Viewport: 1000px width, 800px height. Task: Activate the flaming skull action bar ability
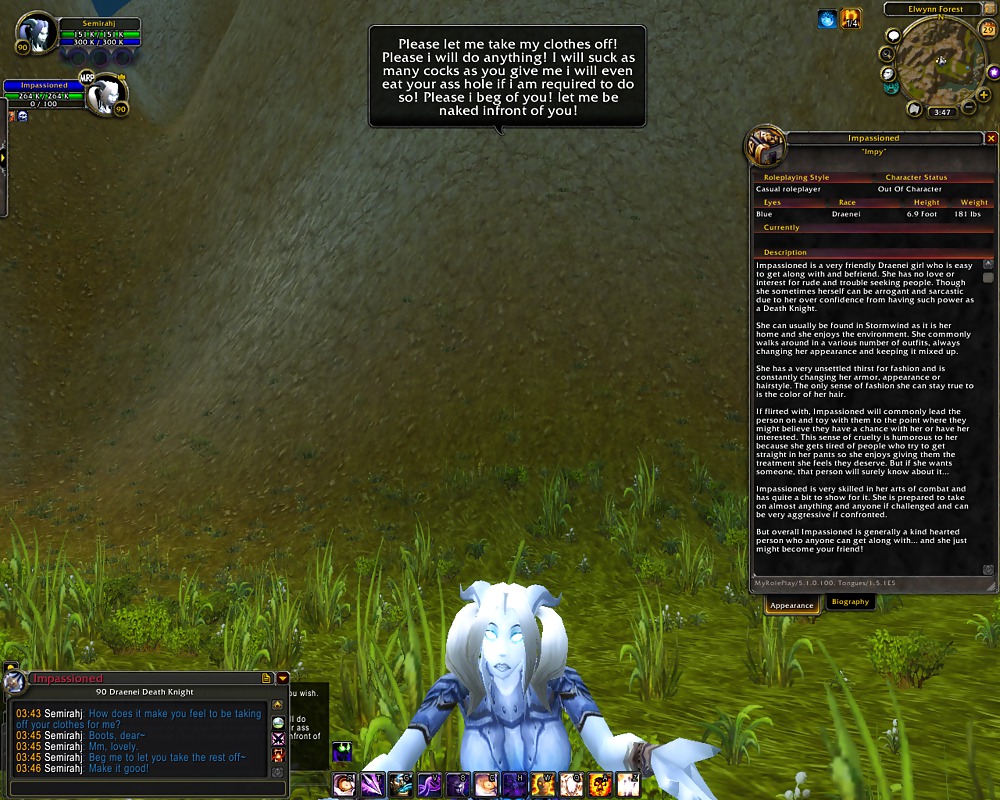point(601,785)
